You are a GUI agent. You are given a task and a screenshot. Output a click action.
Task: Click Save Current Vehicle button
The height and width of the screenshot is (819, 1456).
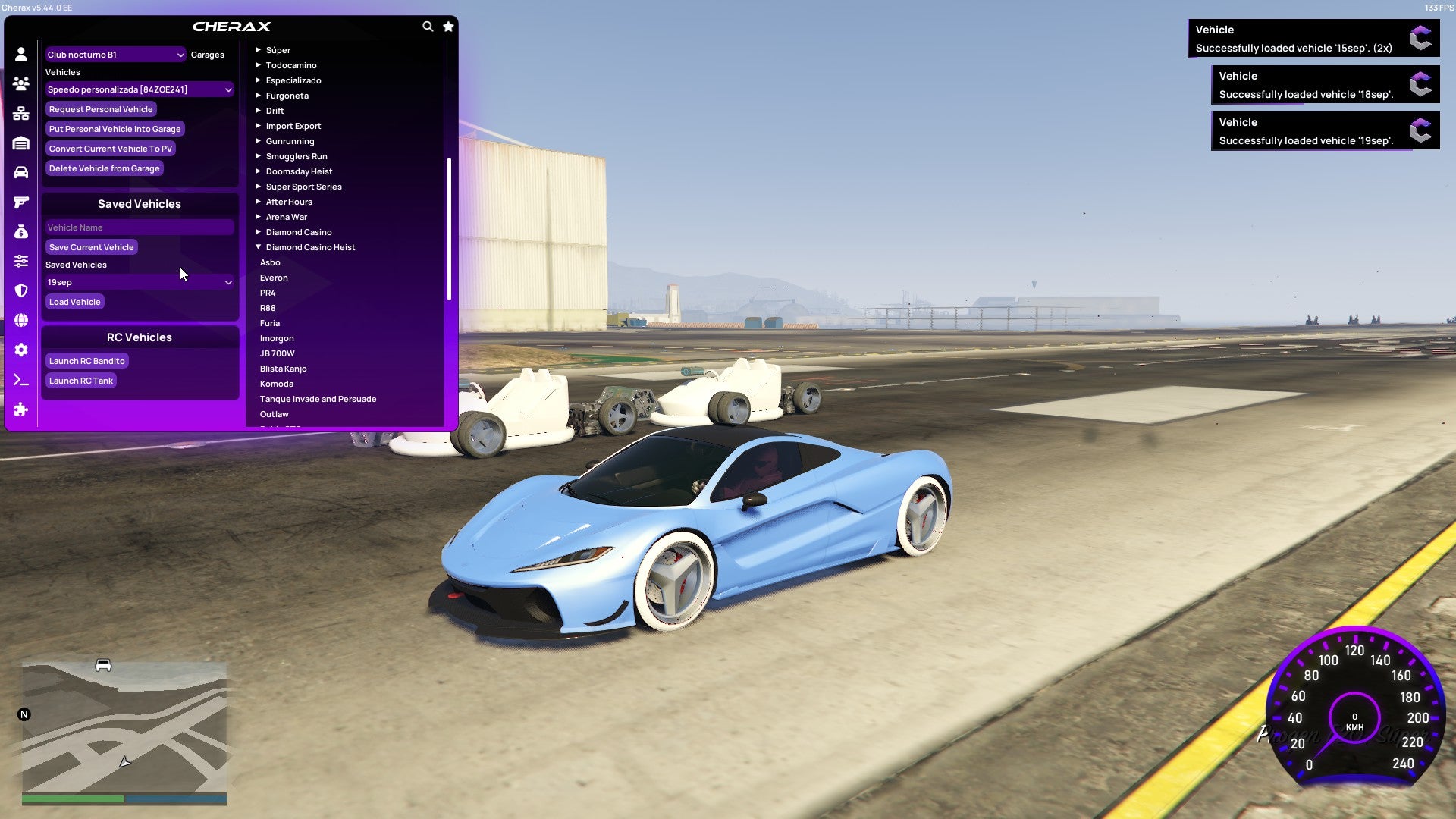91,246
